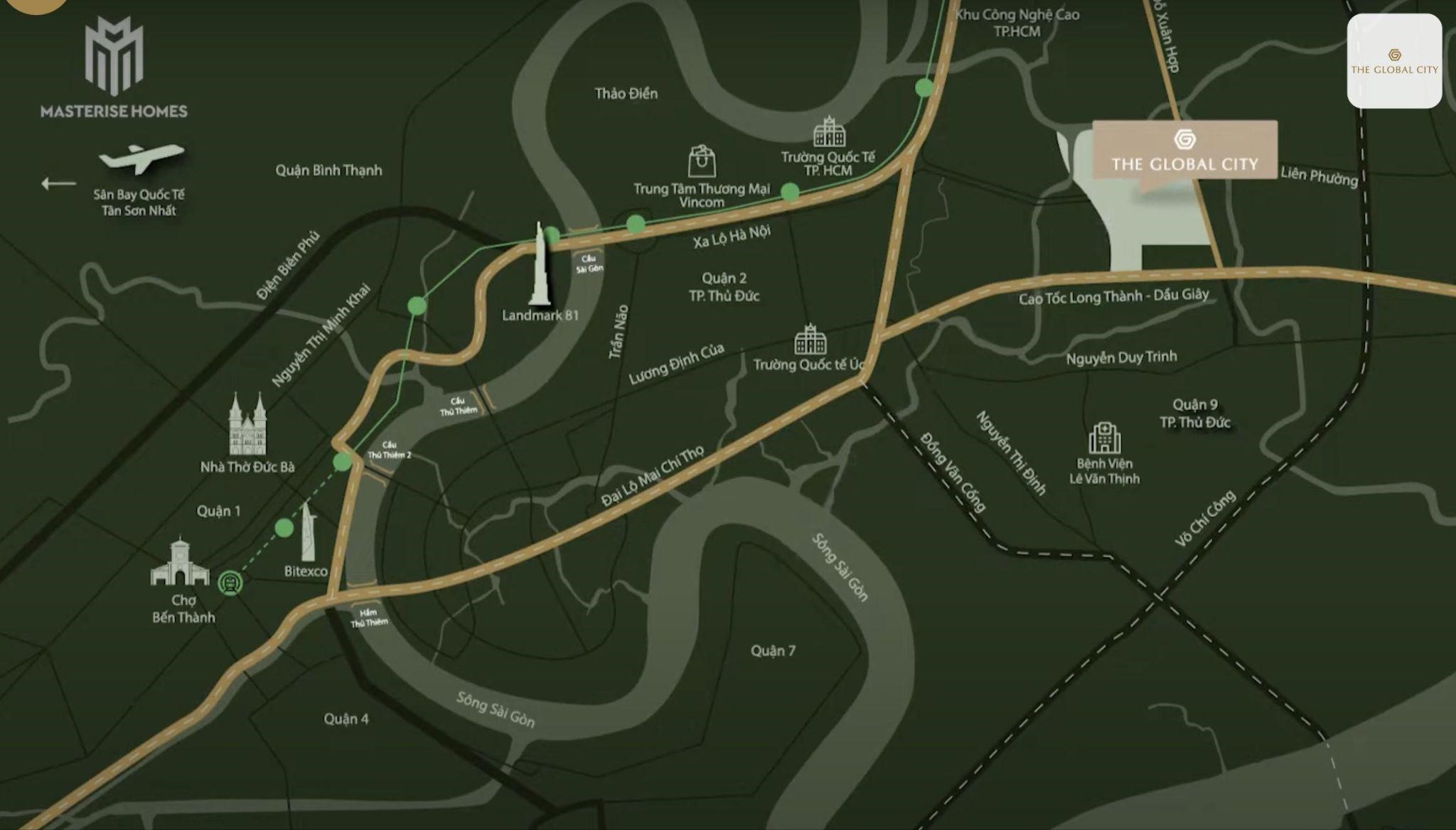Click the Vincom shopping bag icon
The height and width of the screenshot is (830, 1456).
pos(702,161)
